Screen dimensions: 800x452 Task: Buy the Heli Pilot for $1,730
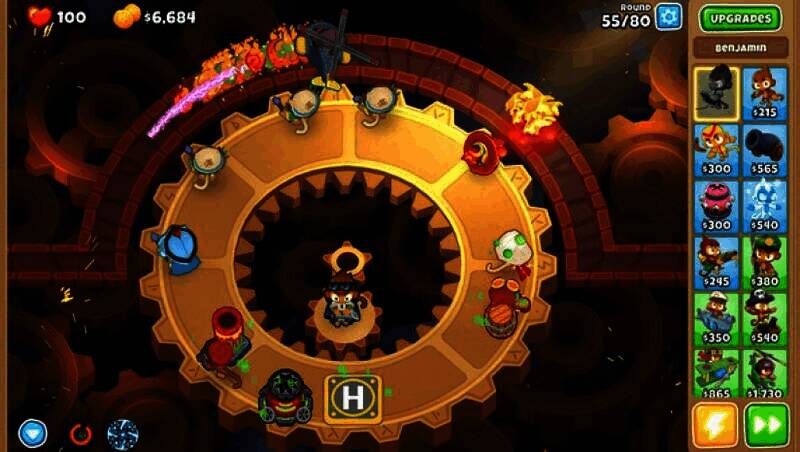pos(766,373)
